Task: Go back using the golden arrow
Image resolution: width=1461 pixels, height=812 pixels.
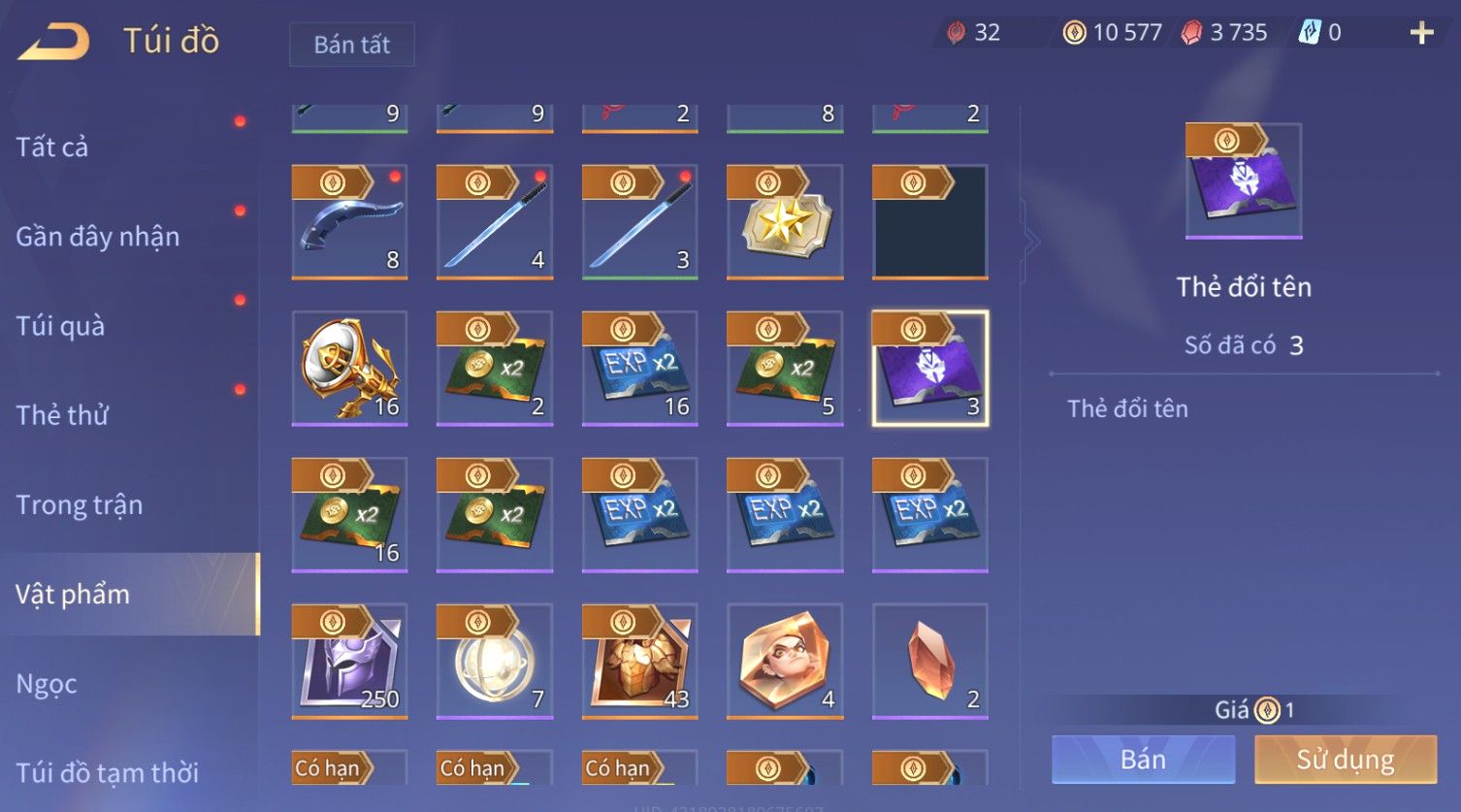Action: tap(54, 42)
